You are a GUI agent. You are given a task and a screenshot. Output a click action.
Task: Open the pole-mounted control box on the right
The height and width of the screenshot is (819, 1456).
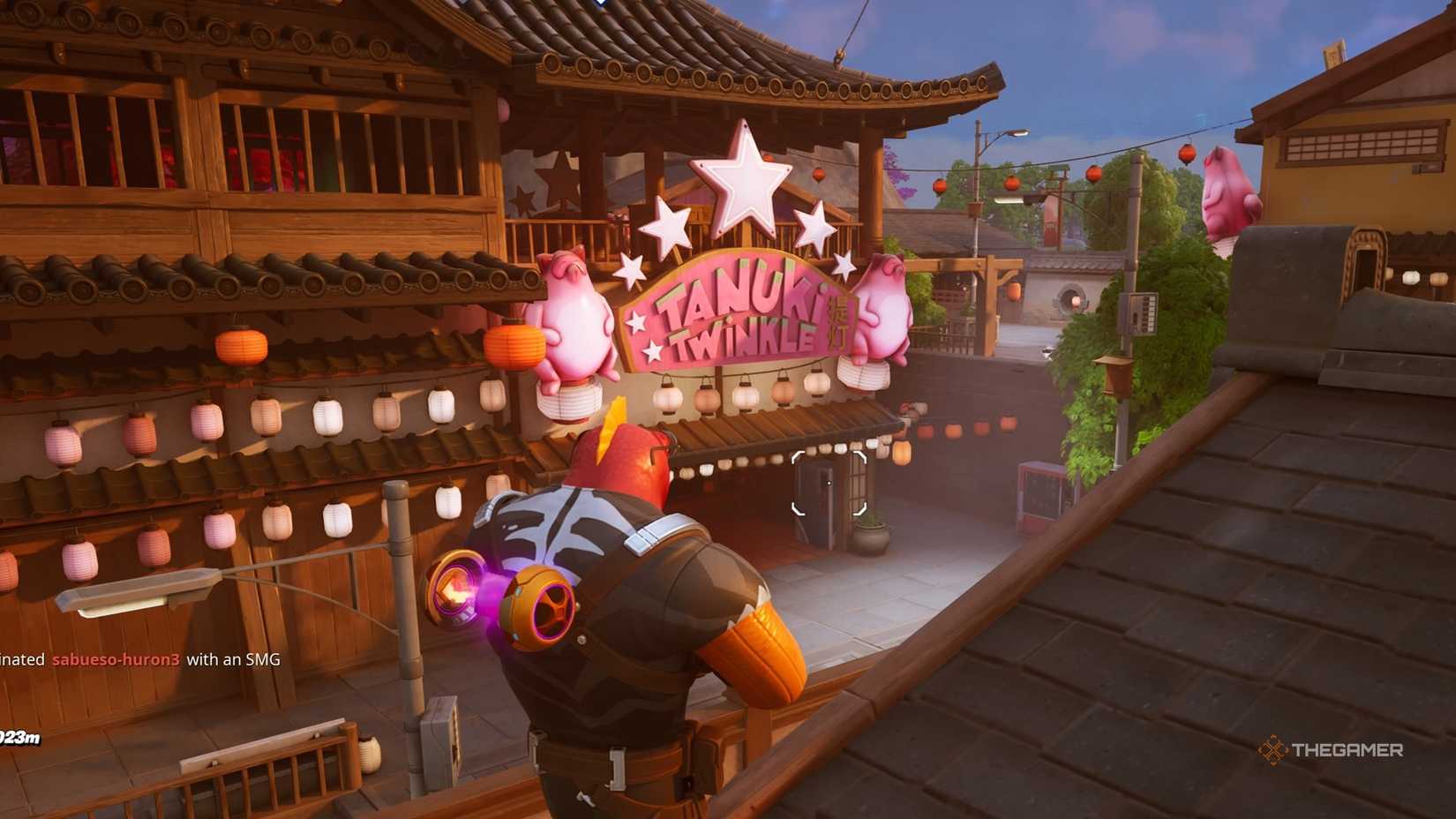[1142, 315]
